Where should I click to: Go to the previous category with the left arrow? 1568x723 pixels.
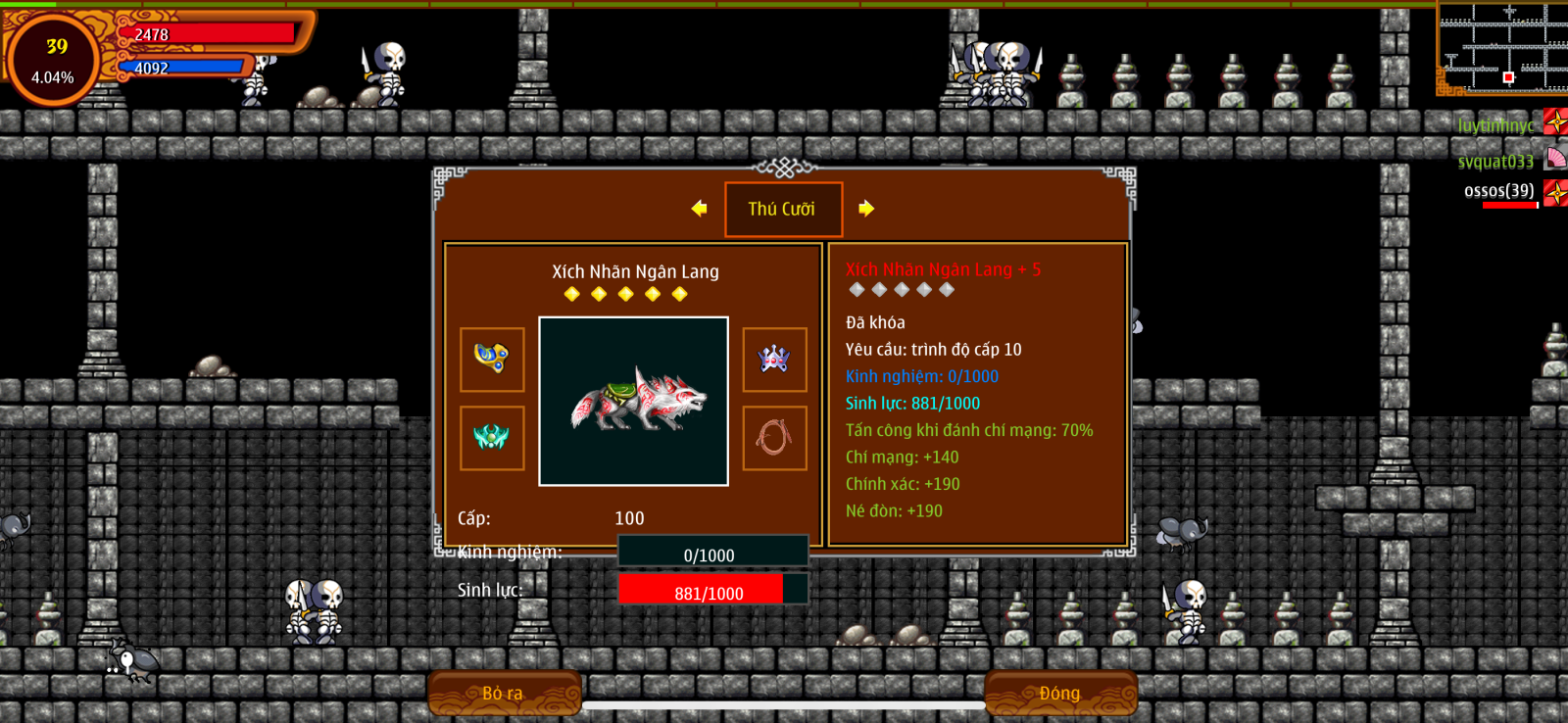coord(699,209)
